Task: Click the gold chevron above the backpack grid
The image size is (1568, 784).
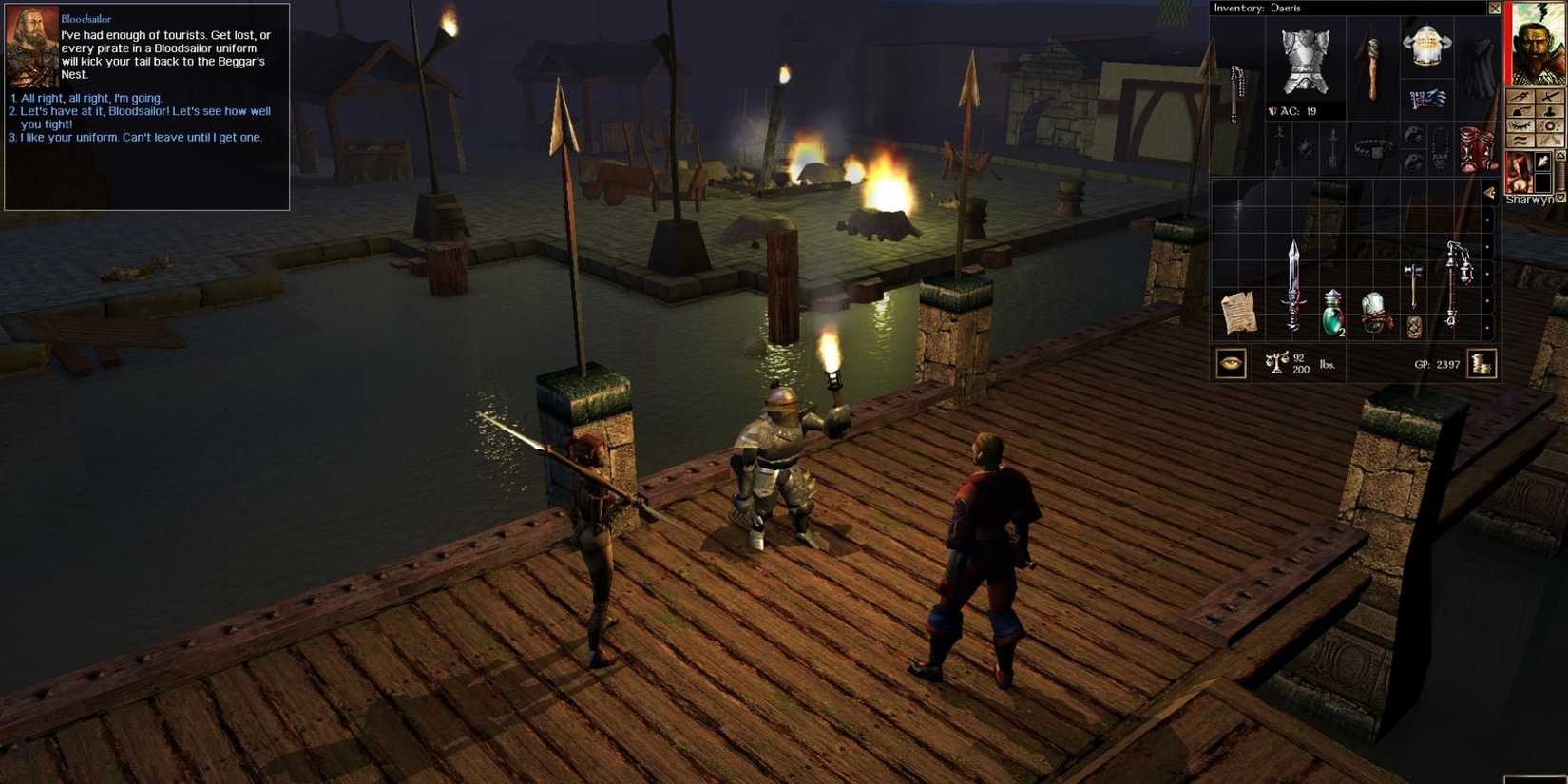Action: 1488,193
